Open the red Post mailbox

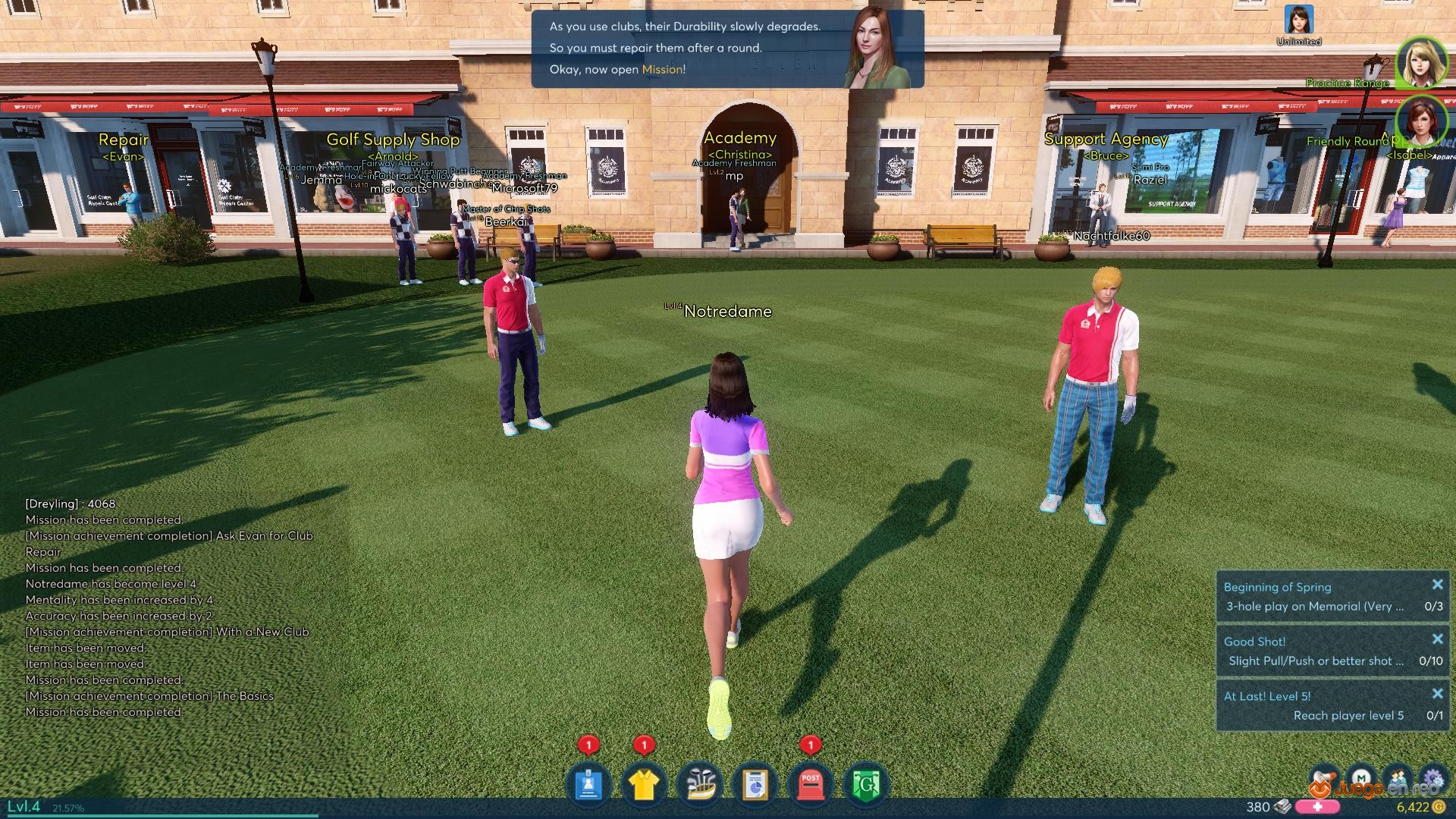tap(810, 785)
